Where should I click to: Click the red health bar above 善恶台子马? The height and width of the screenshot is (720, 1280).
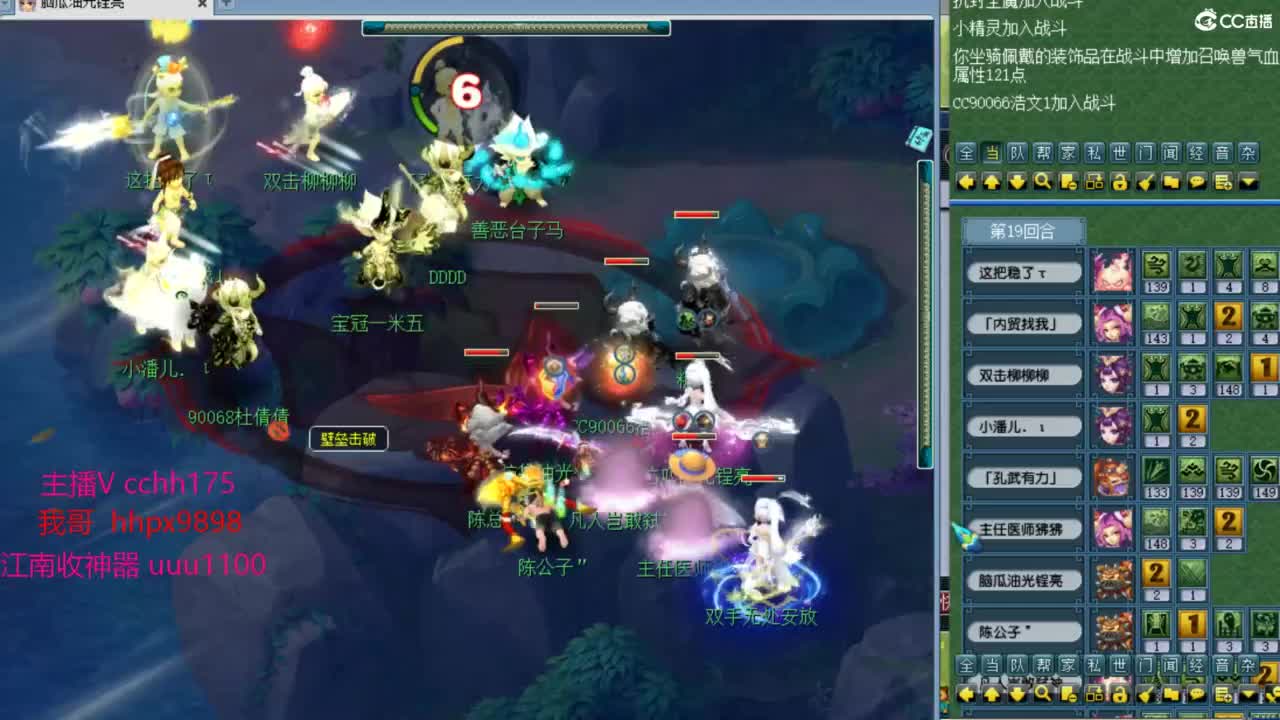[x=694, y=213]
